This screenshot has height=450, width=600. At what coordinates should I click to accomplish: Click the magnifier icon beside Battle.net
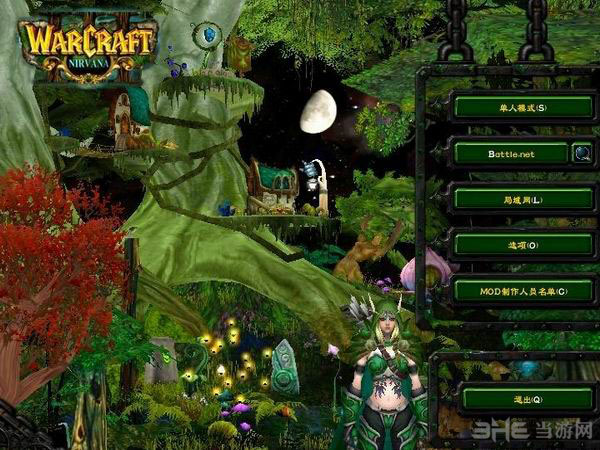(582, 153)
